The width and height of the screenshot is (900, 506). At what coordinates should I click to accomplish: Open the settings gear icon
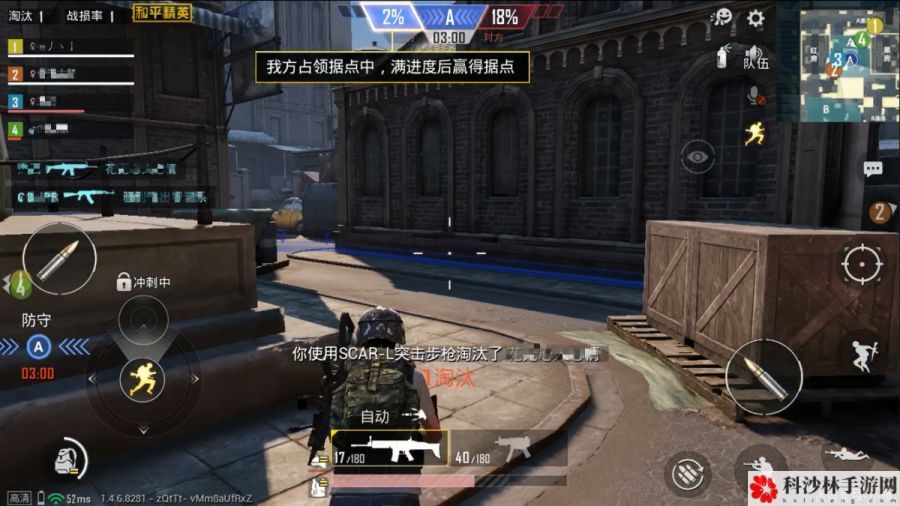[x=756, y=18]
